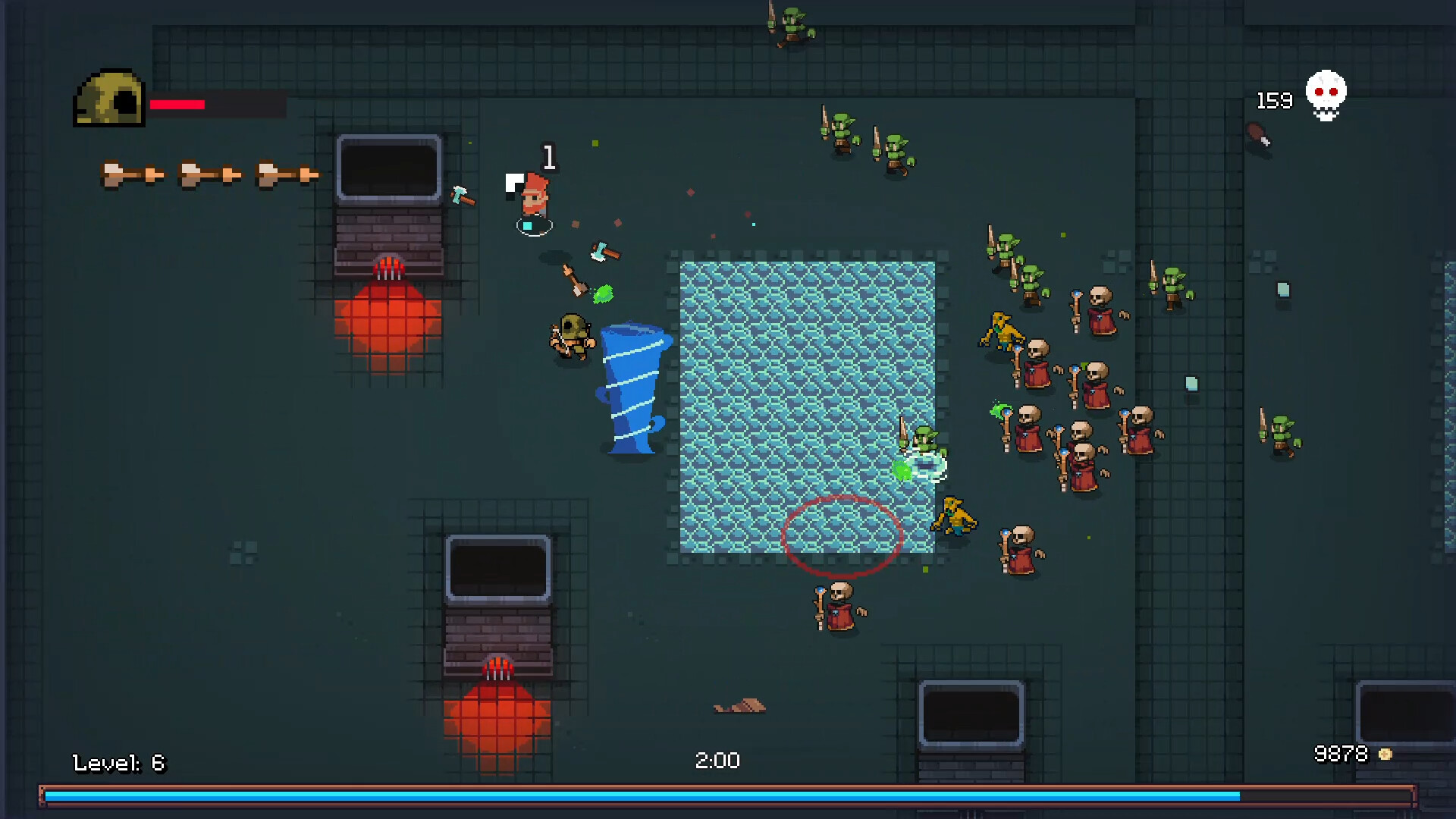The width and height of the screenshot is (1456, 819).
Task: Select the player character holding the white flag
Action: pos(535,196)
